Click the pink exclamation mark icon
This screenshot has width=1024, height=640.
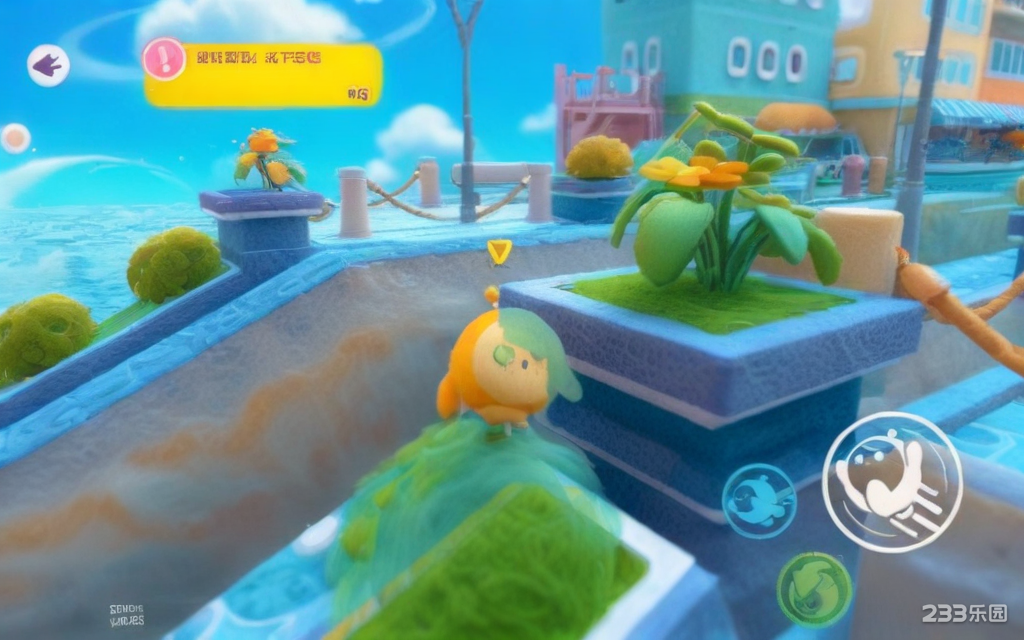click(x=164, y=59)
